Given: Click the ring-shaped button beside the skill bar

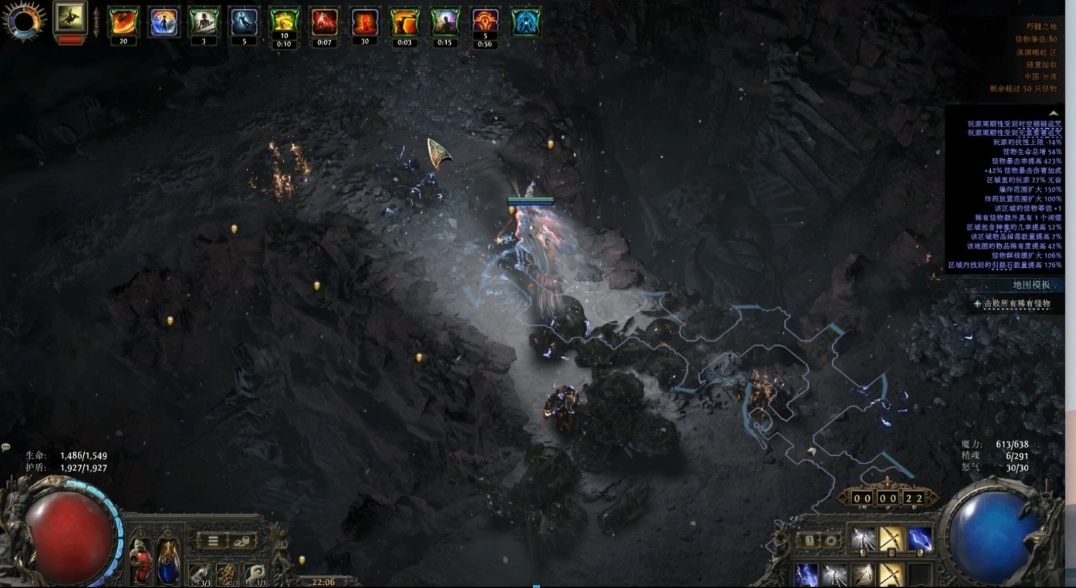Looking at the screenshot, I should click(831, 541).
